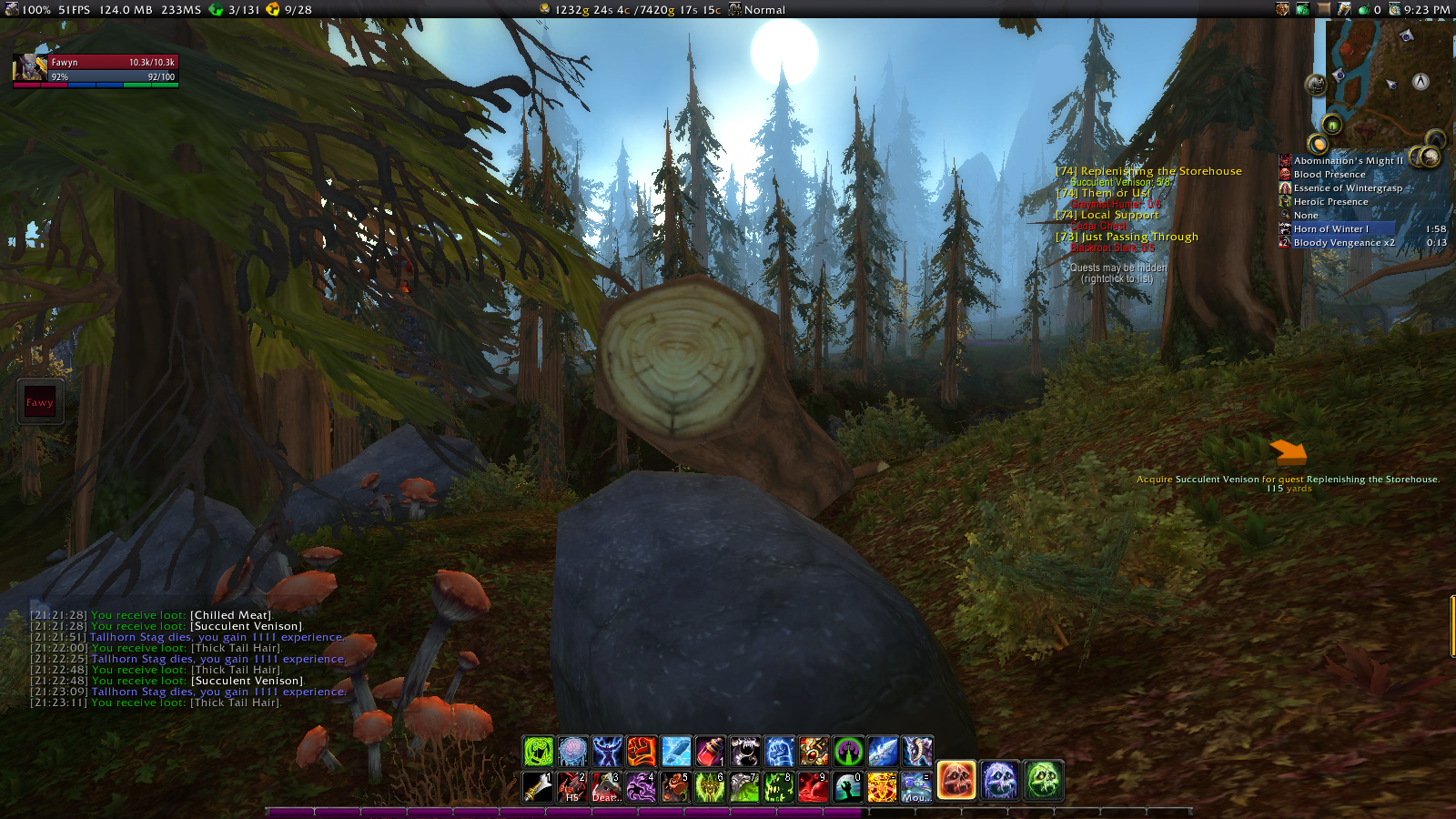Summon mount with the Mou.. button

[x=915, y=786]
